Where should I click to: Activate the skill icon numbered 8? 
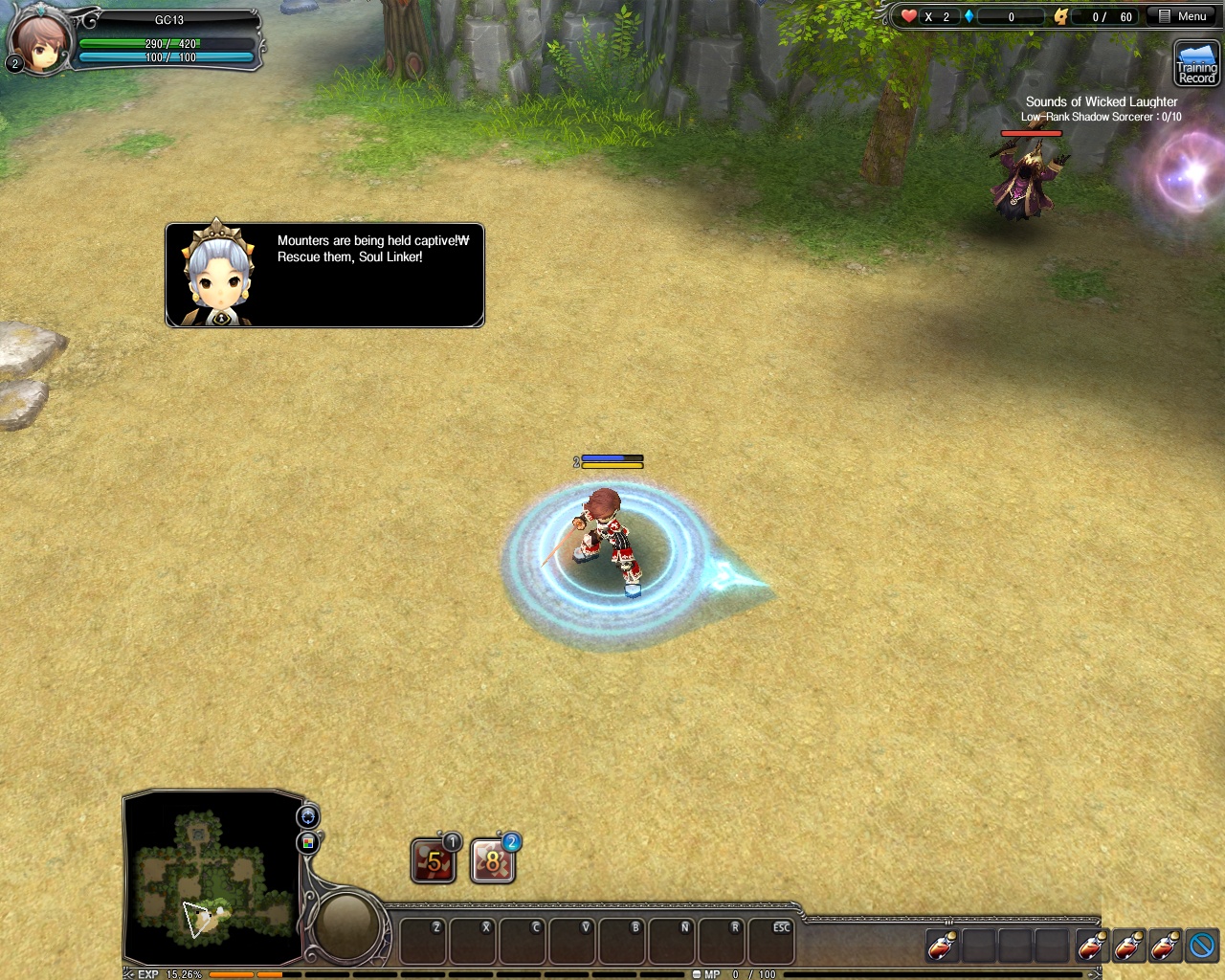click(x=493, y=861)
